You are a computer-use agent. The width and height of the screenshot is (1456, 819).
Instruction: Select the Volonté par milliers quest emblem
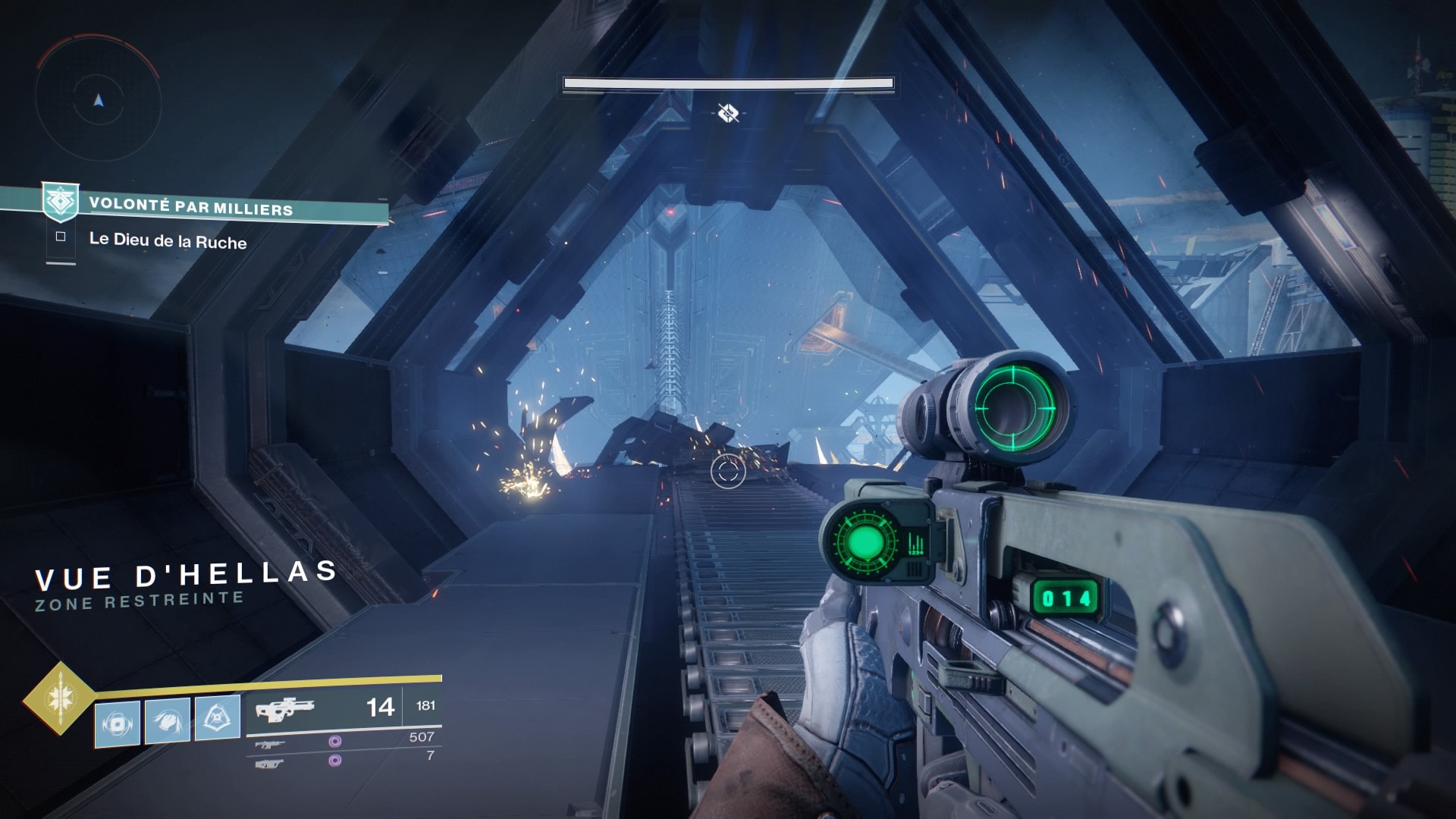60,202
